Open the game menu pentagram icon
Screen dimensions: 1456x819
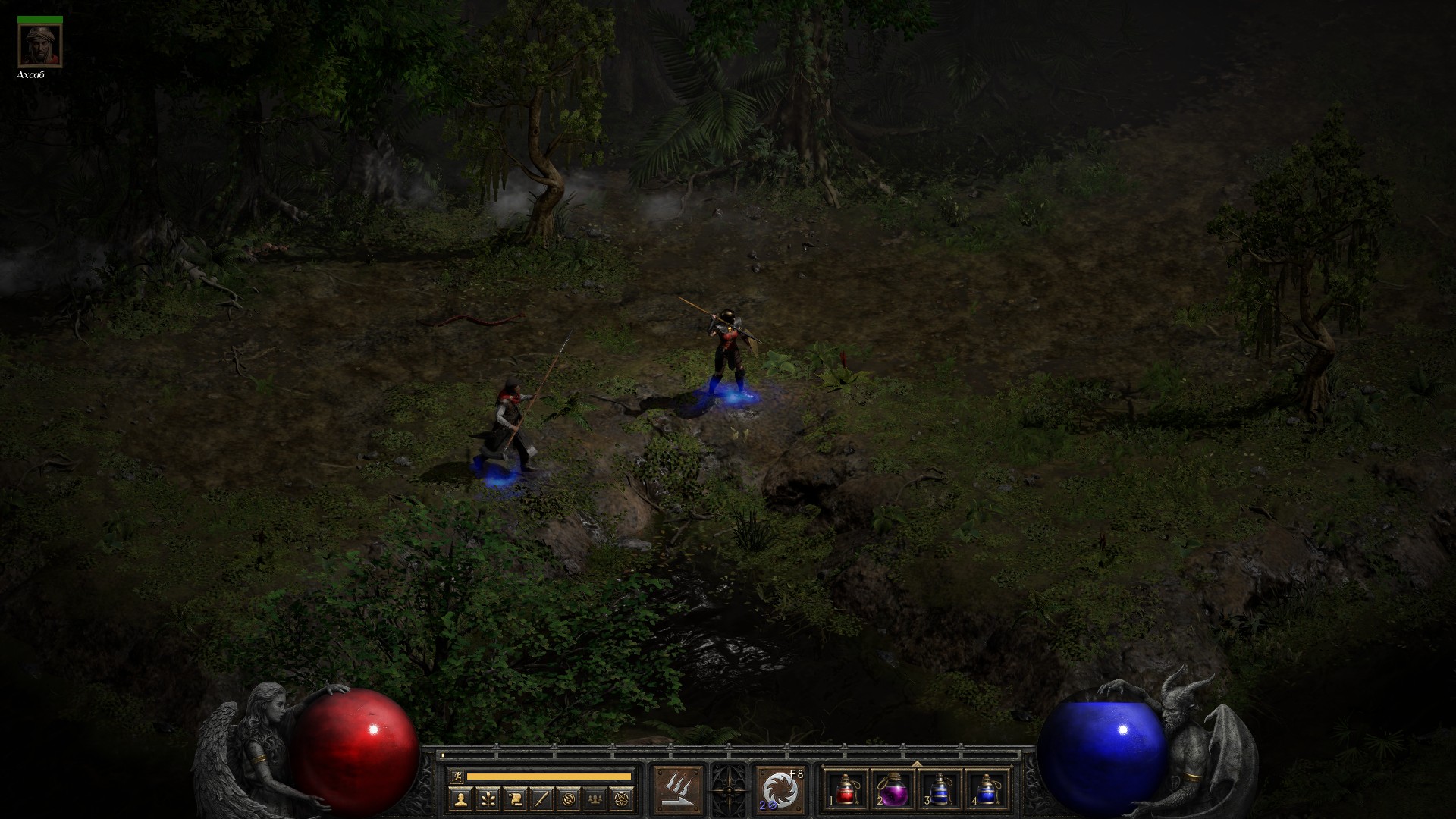click(x=622, y=798)
